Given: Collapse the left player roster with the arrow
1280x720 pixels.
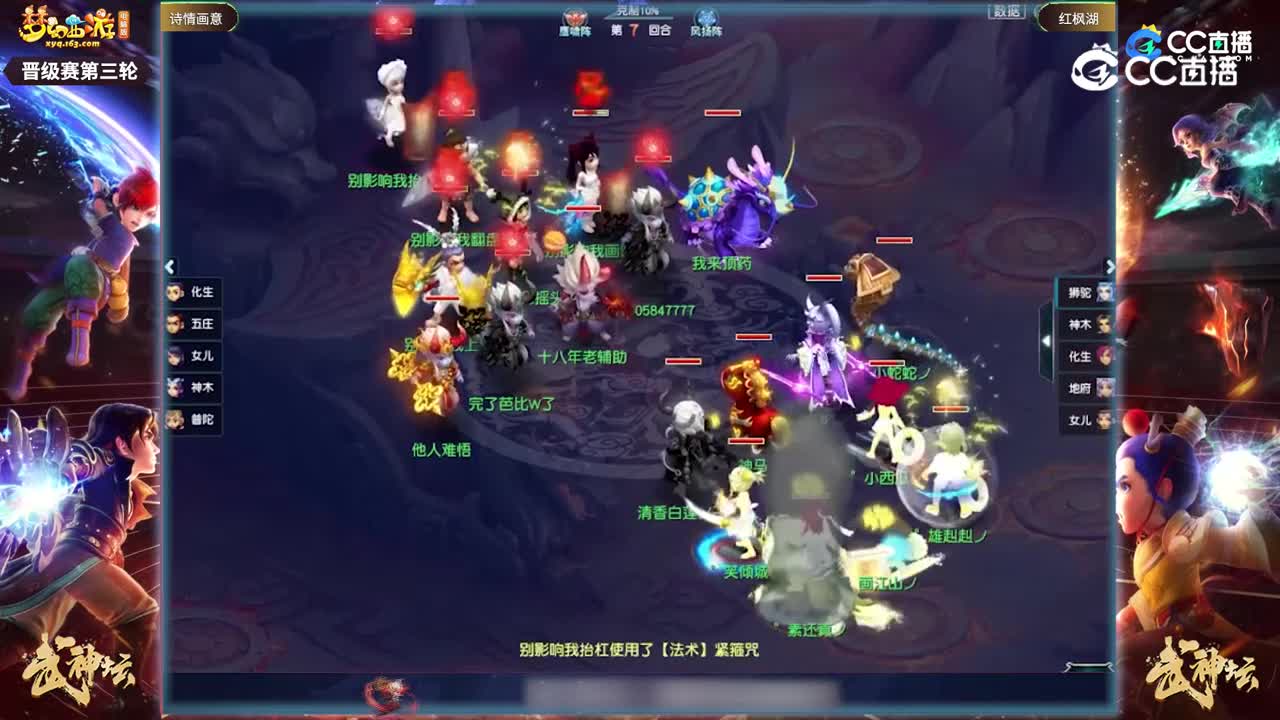Looking at the screenshot, I should [172, 264].
